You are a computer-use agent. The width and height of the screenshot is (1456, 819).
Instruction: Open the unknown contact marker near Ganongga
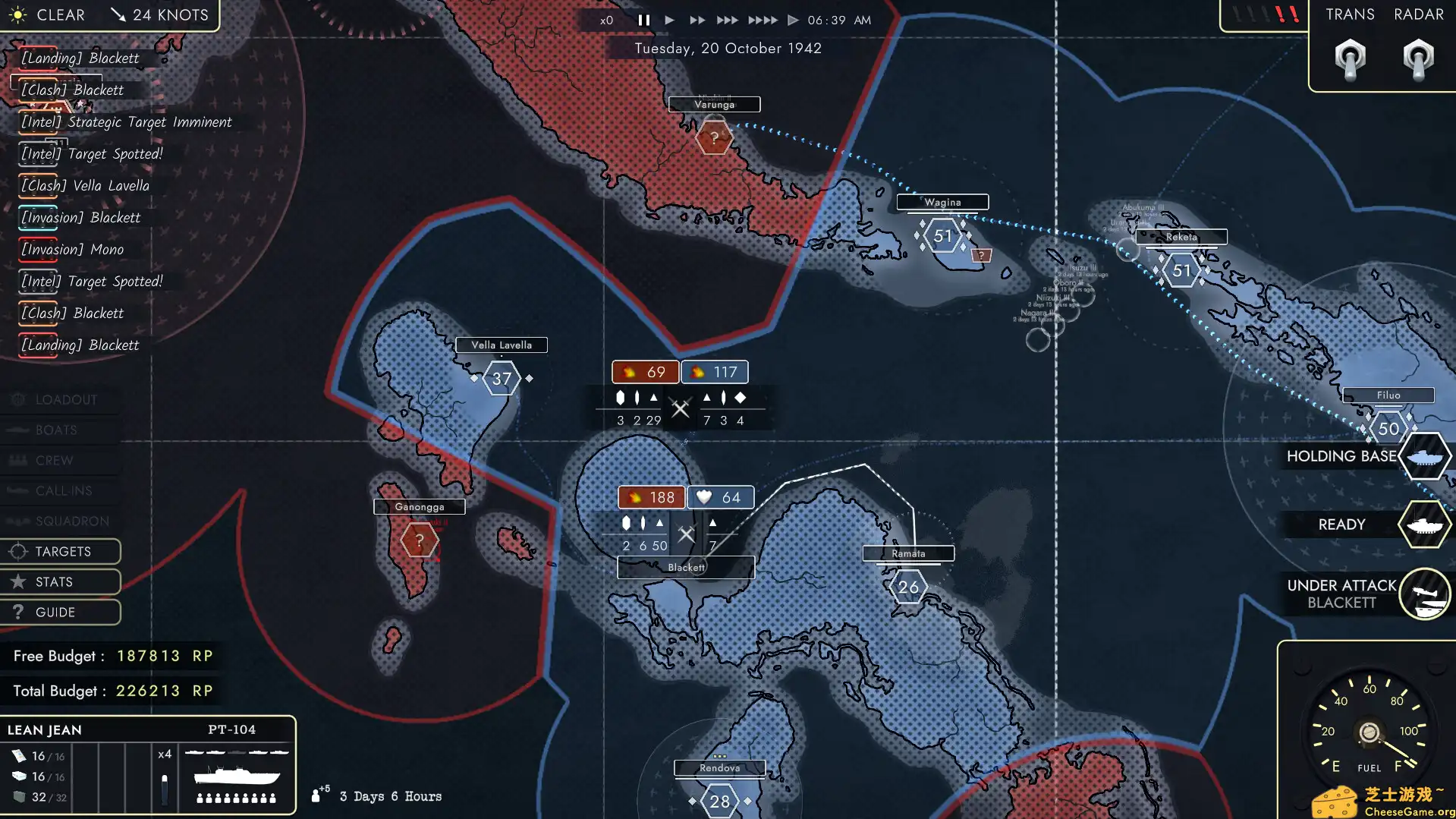[418, 540]
